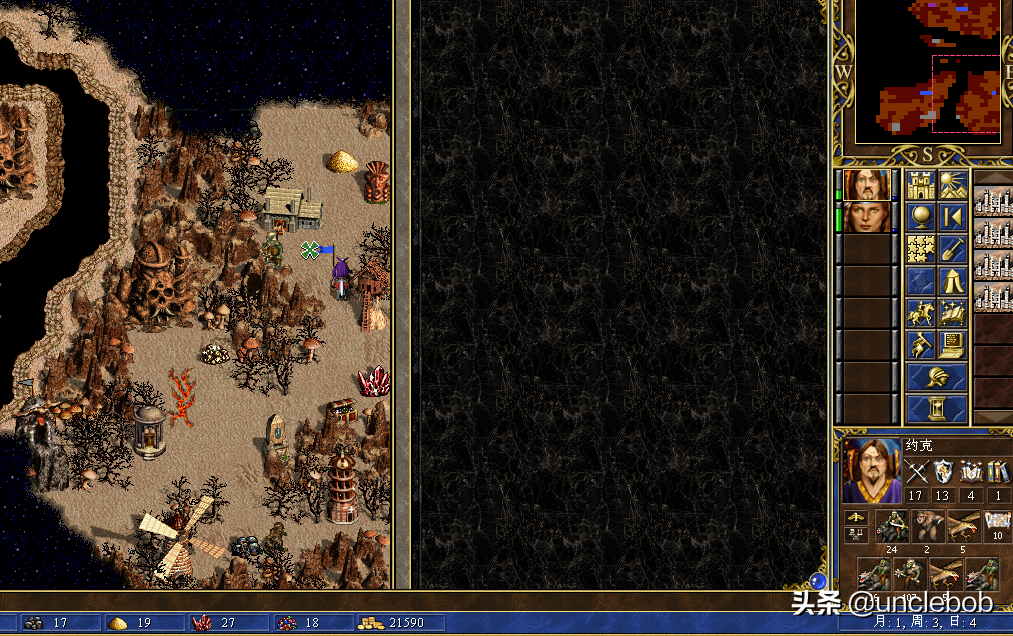Open system options computer button
This screenshot has height=636, width=1013.
[x=952, y=345]
